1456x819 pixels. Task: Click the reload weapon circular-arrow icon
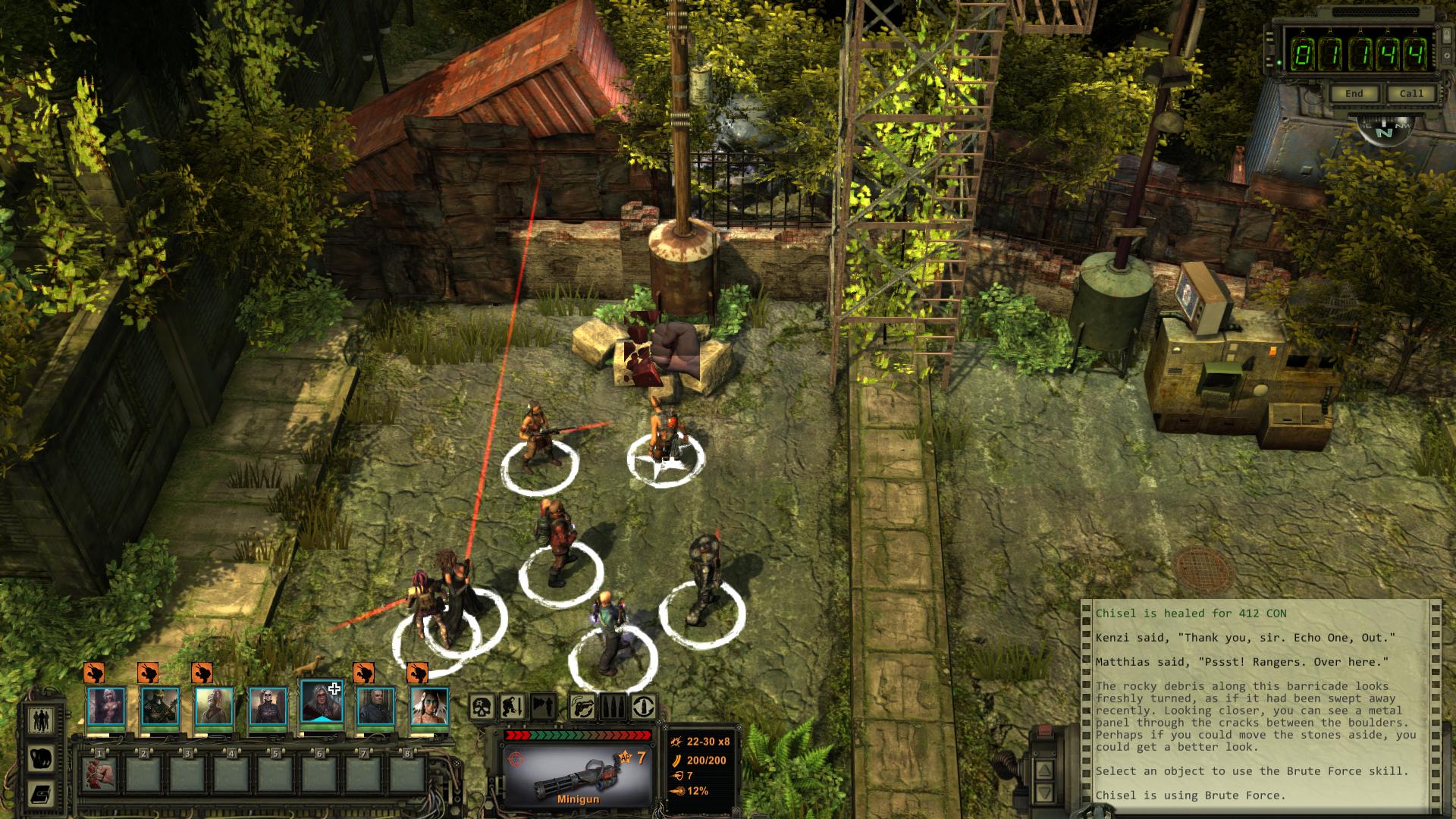[644, 707]
